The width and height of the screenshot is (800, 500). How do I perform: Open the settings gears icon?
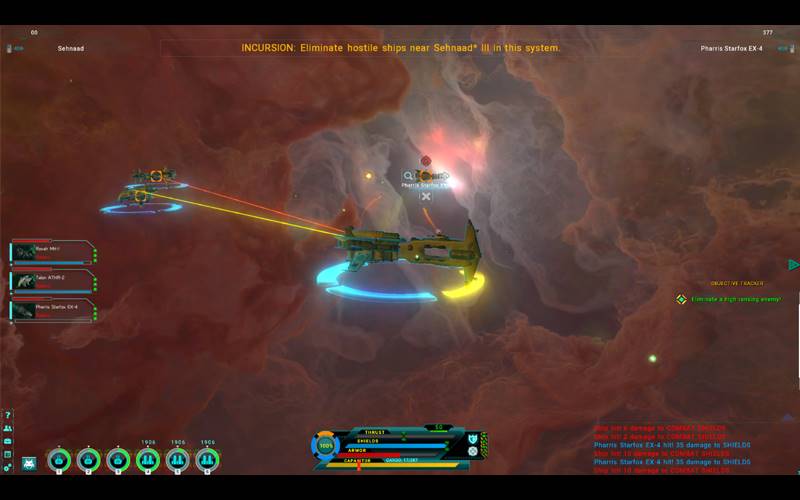(8, 467)
